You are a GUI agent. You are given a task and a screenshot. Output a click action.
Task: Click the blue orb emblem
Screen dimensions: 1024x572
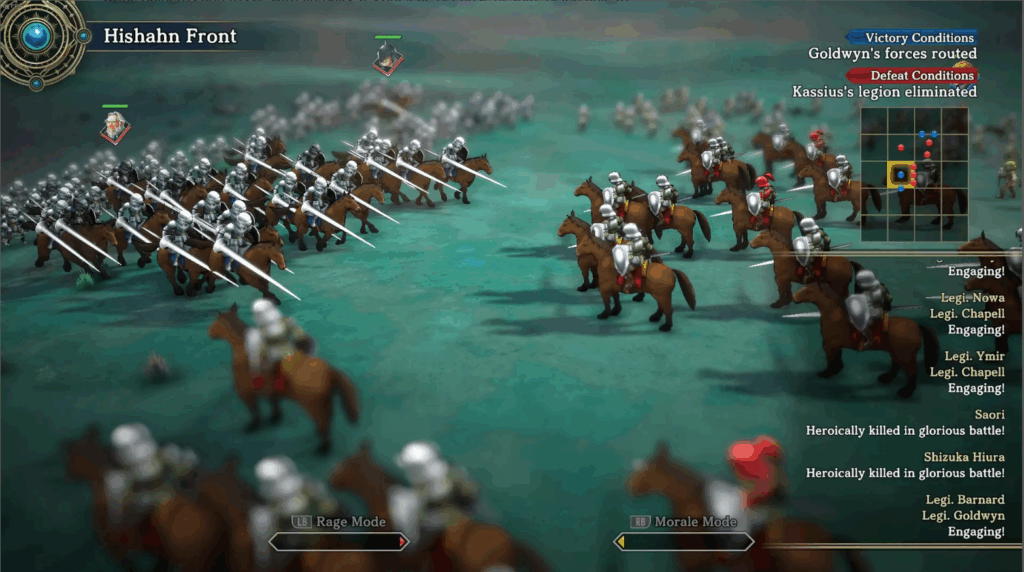(x=37, y=38)
